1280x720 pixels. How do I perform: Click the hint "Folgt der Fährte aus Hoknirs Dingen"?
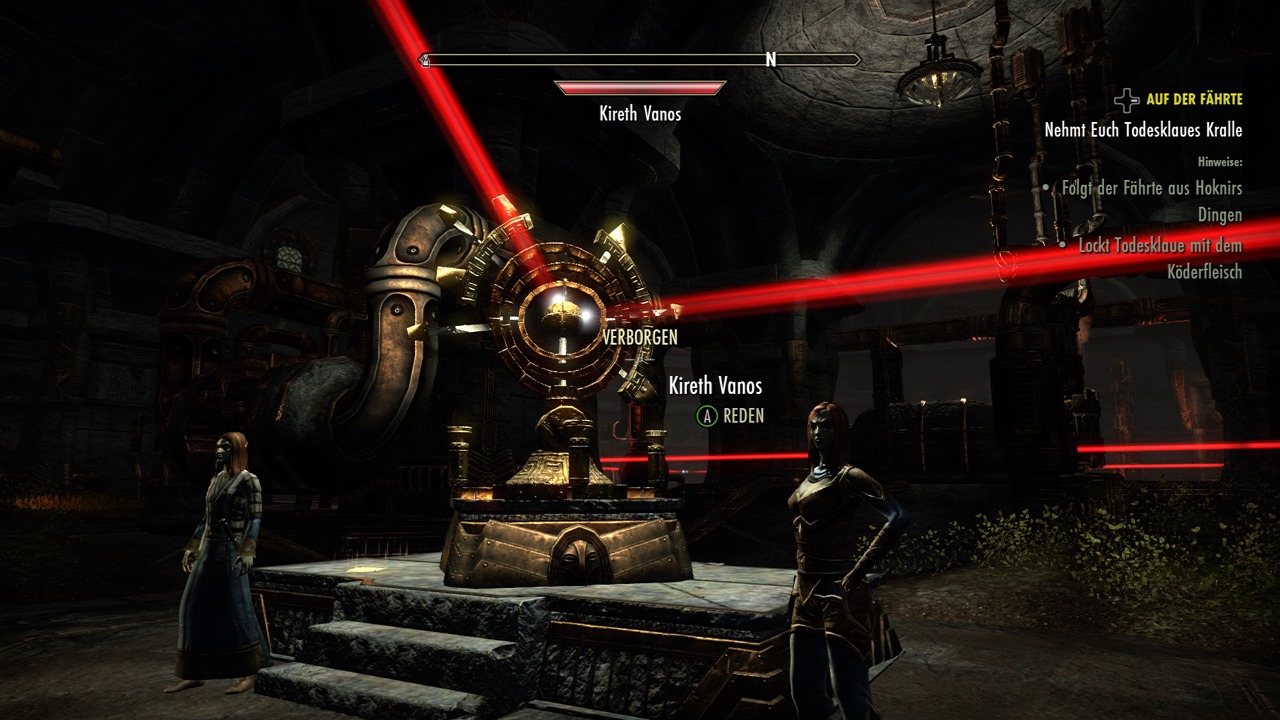click(1151, 201)
